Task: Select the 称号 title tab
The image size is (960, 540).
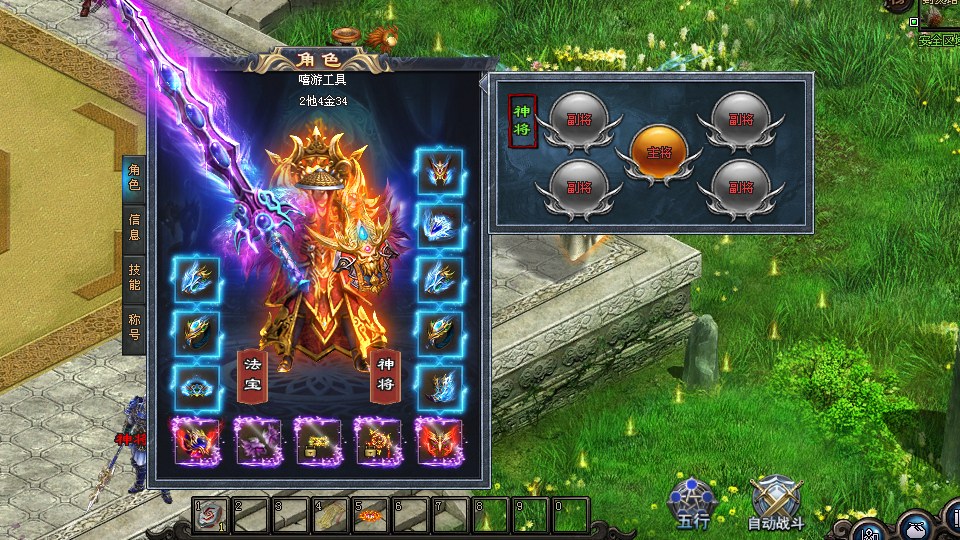Action: coord(134,327)
